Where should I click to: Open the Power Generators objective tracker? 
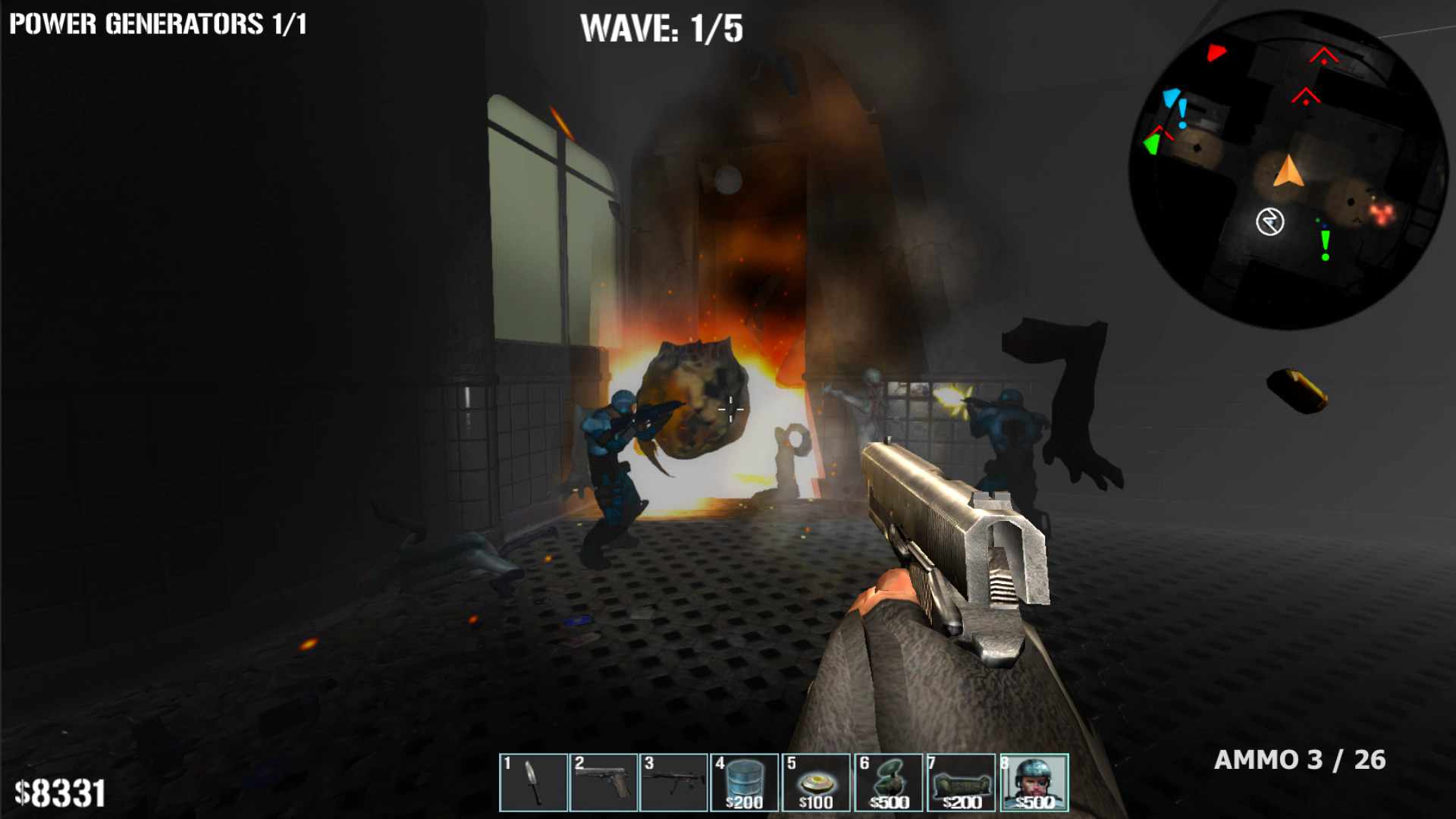[x=158, y=24]
